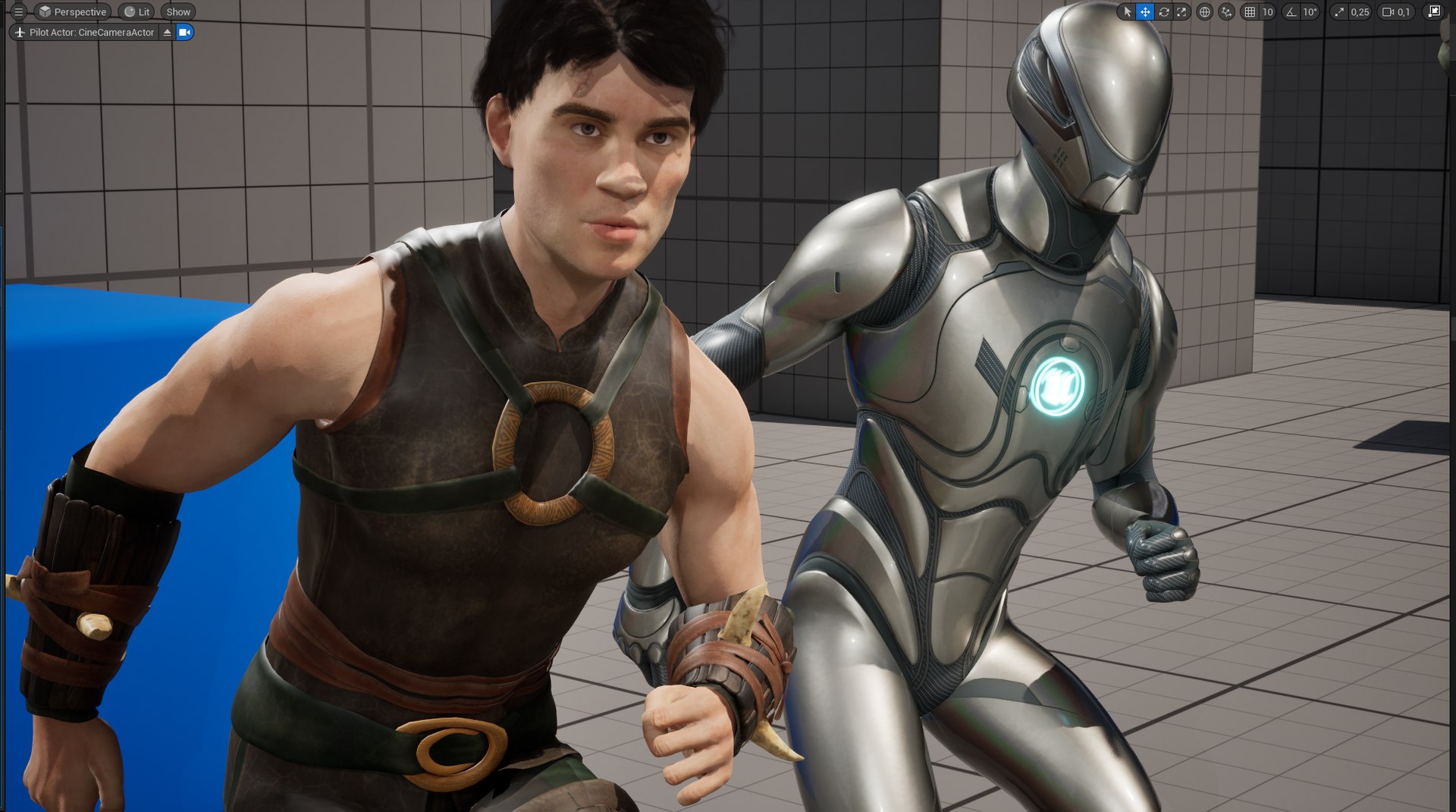1456x812 pixels.
Task: Open the viewport options hamburger menu
Action: point(19,12)
